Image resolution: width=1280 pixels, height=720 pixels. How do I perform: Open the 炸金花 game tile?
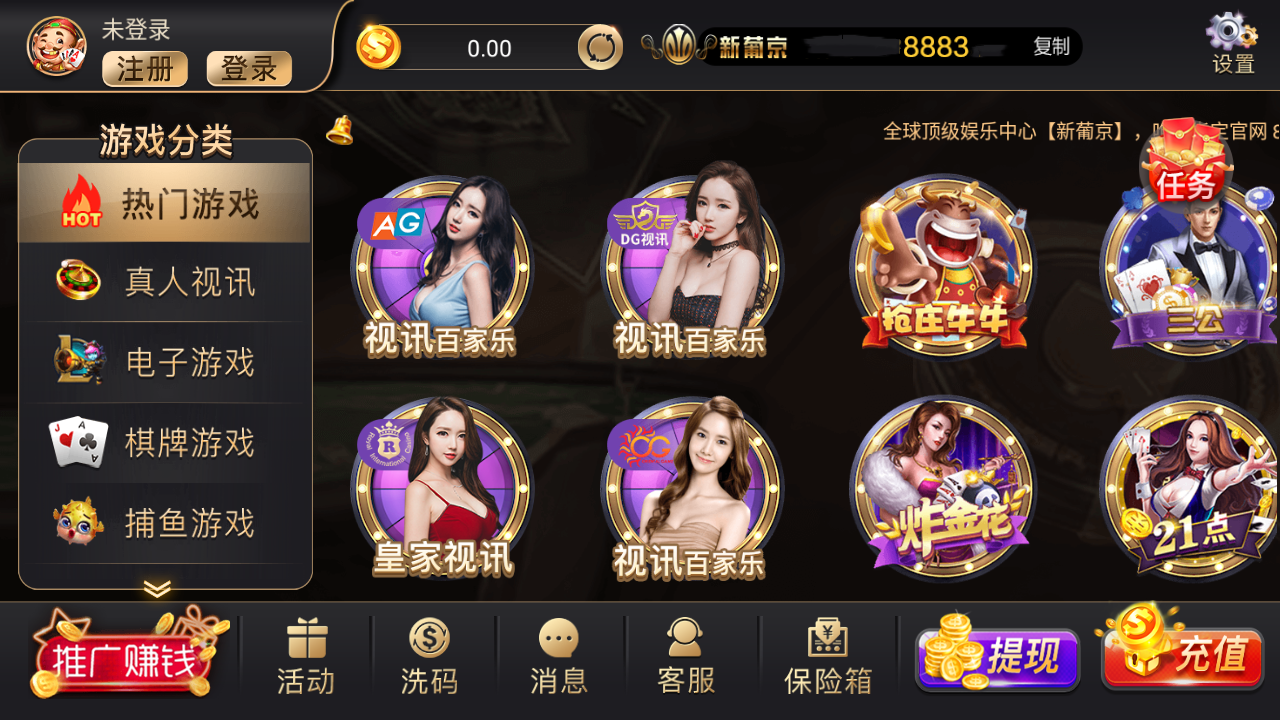tap(940, 490)
